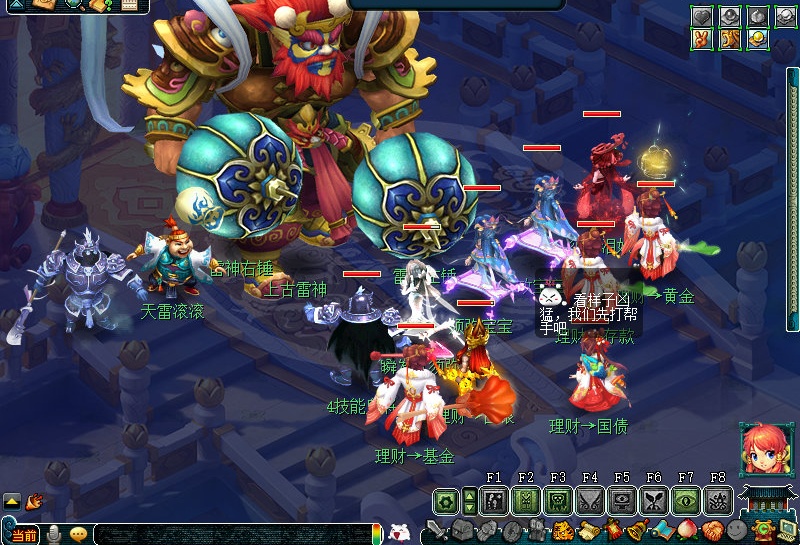Open the handshake icon in toolbar
800x545 pixels.
712,530
